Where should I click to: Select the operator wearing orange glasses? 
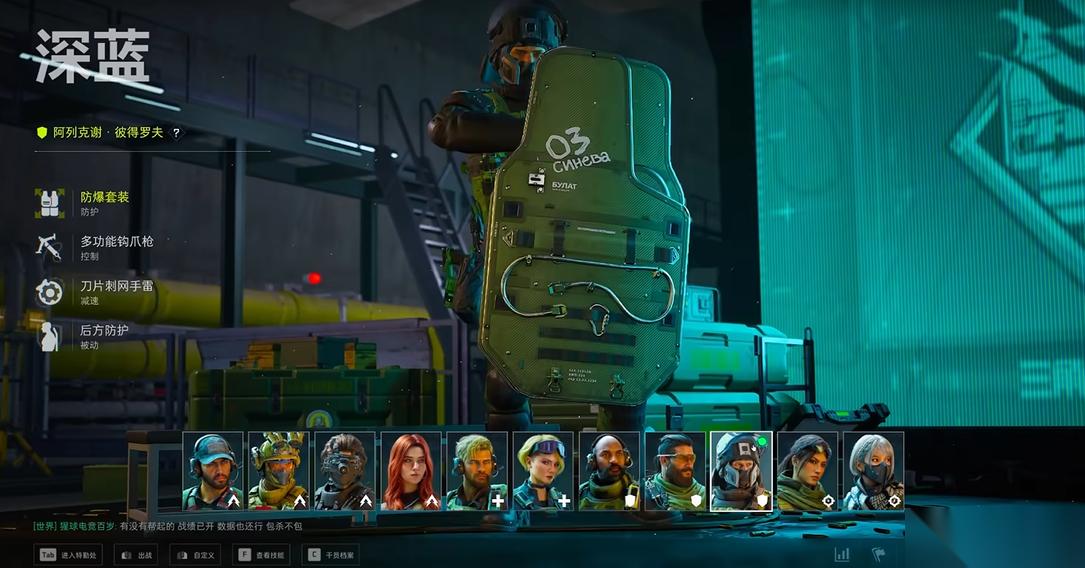tap(675, 471)
